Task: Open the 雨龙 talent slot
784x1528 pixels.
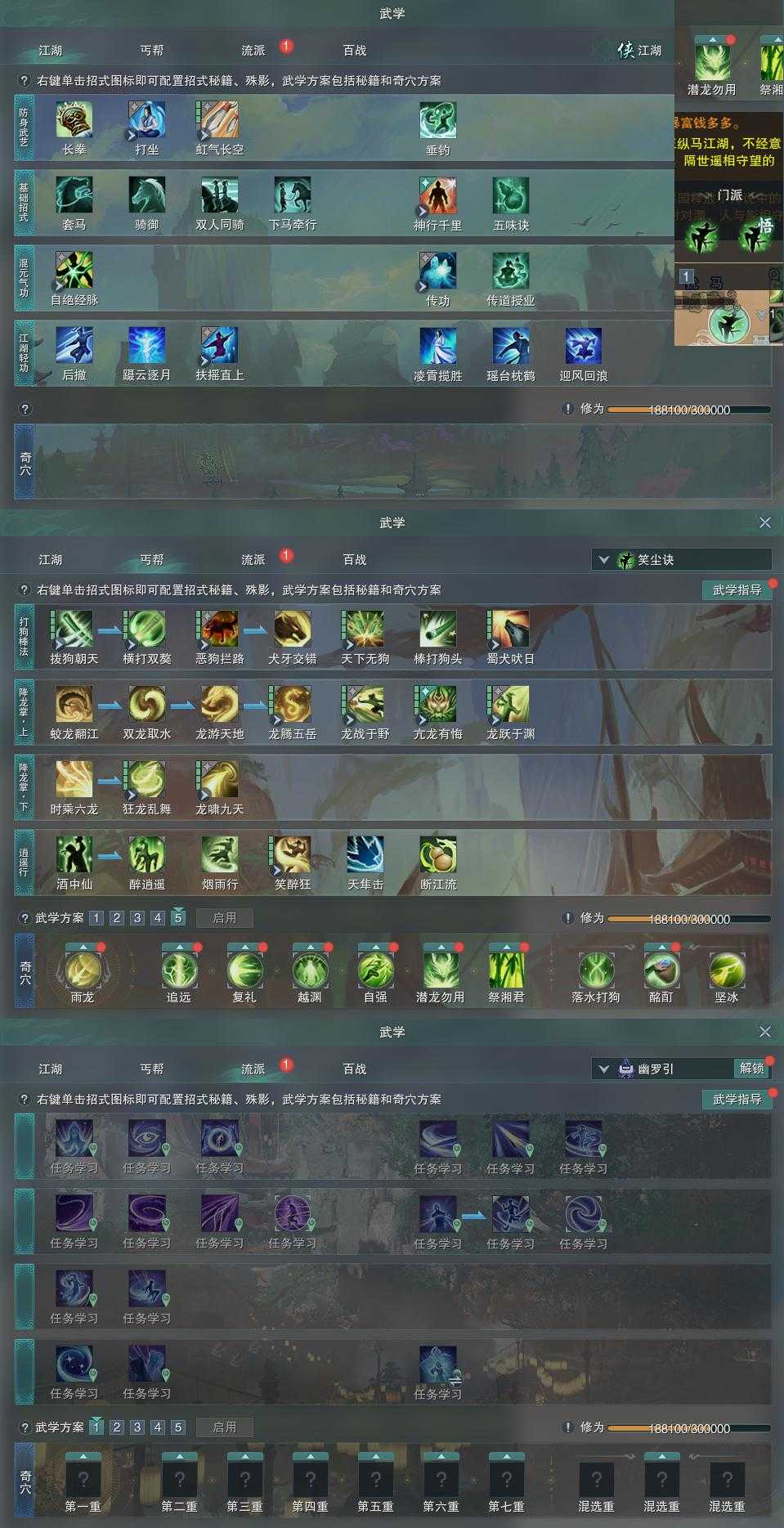Action: [83, 970]
